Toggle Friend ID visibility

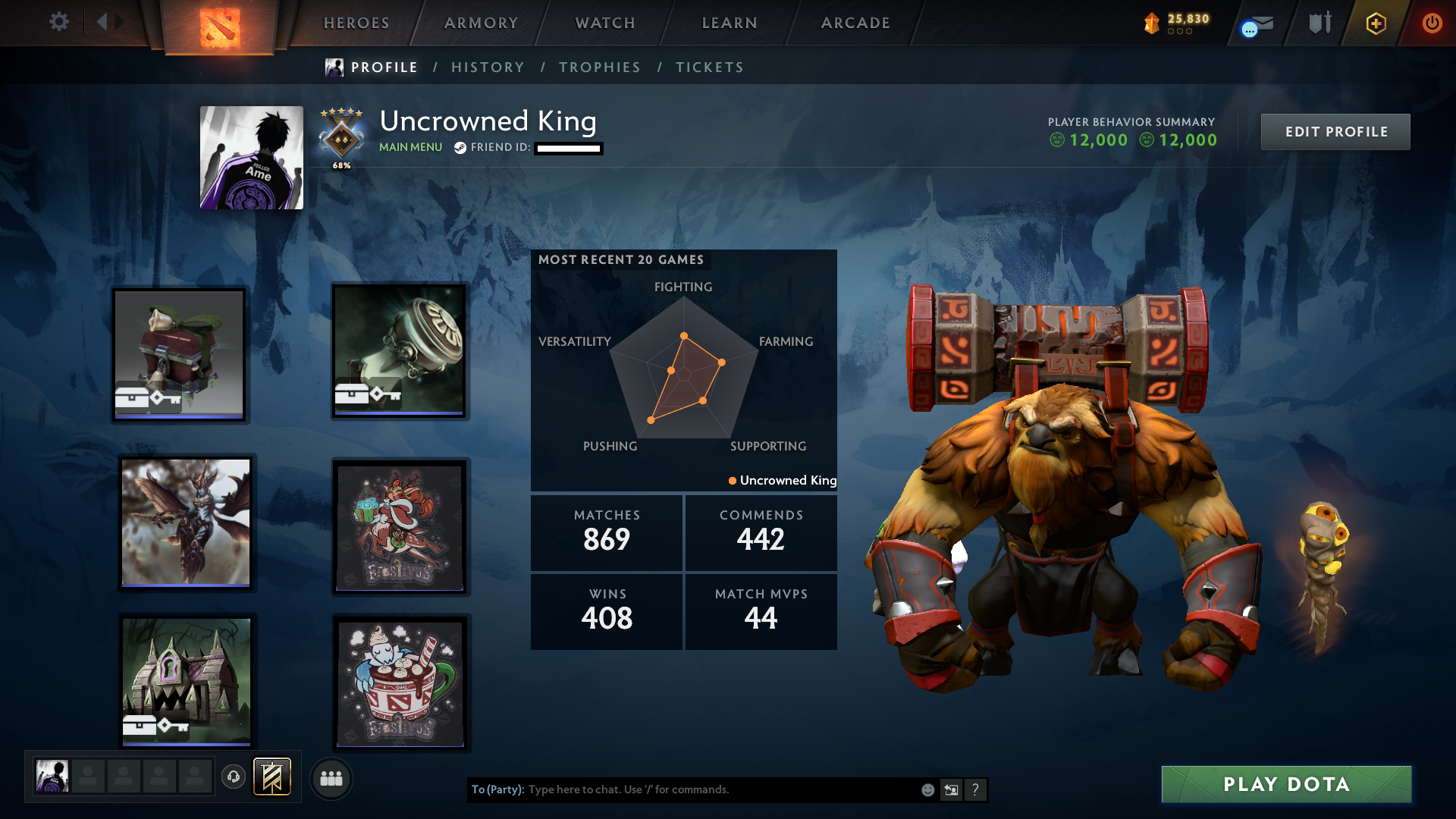(x=567, y=149)
